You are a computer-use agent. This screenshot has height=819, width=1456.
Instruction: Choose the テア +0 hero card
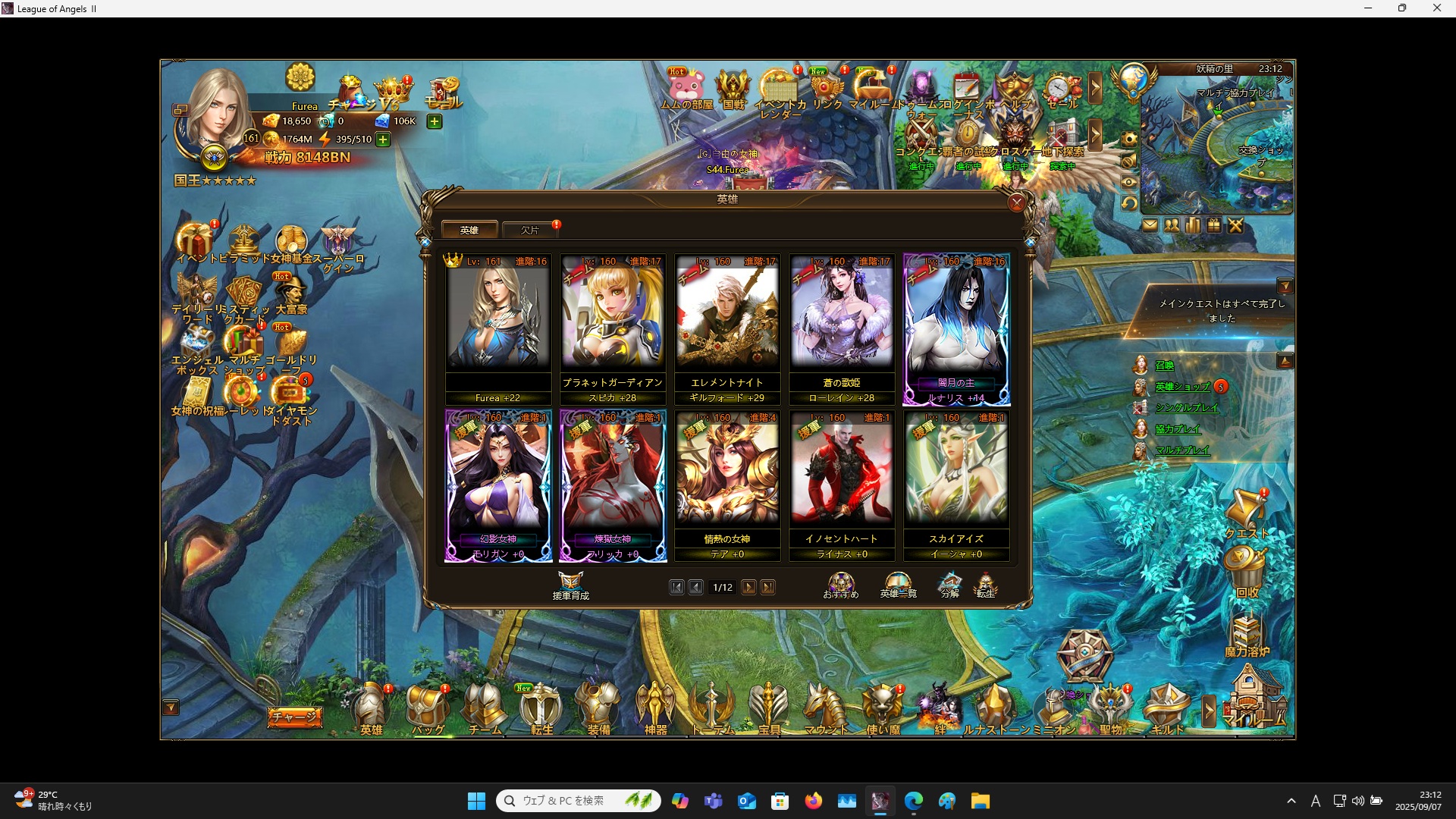pyautogui.click(x=727, y=484)
